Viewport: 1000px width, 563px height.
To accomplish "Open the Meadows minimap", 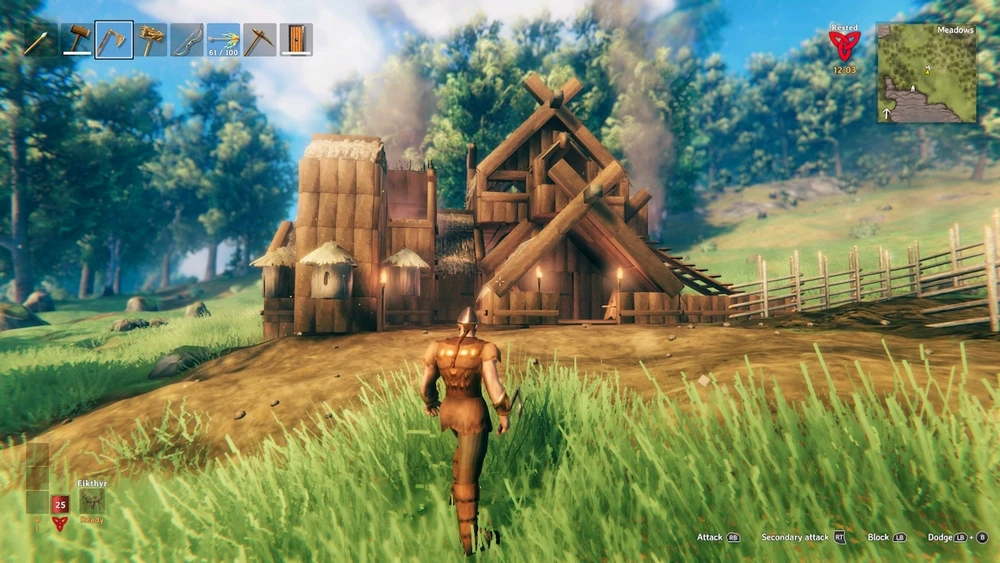I will point(927,72).
